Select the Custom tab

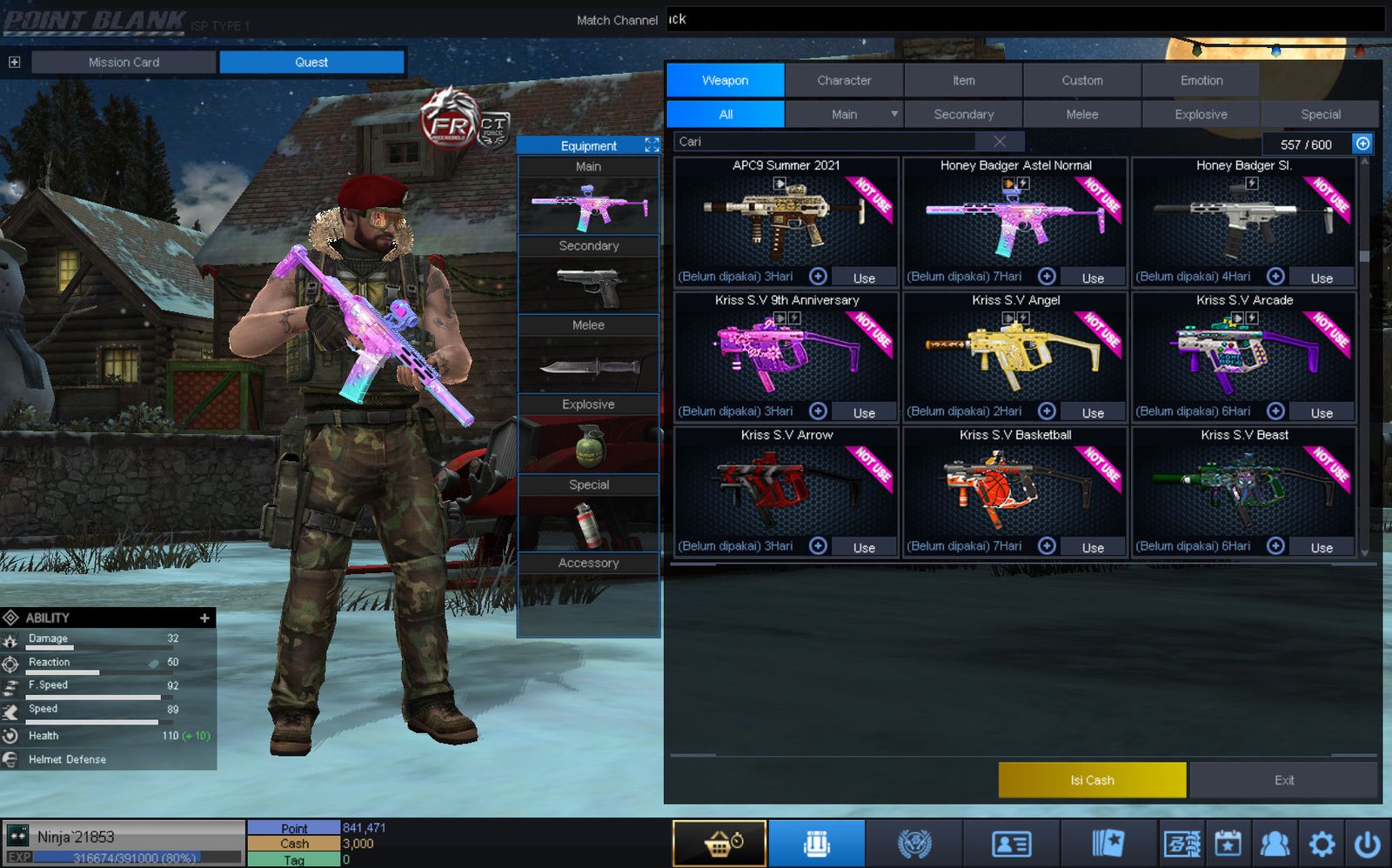pyautogui.click(x=1081, y=80)
